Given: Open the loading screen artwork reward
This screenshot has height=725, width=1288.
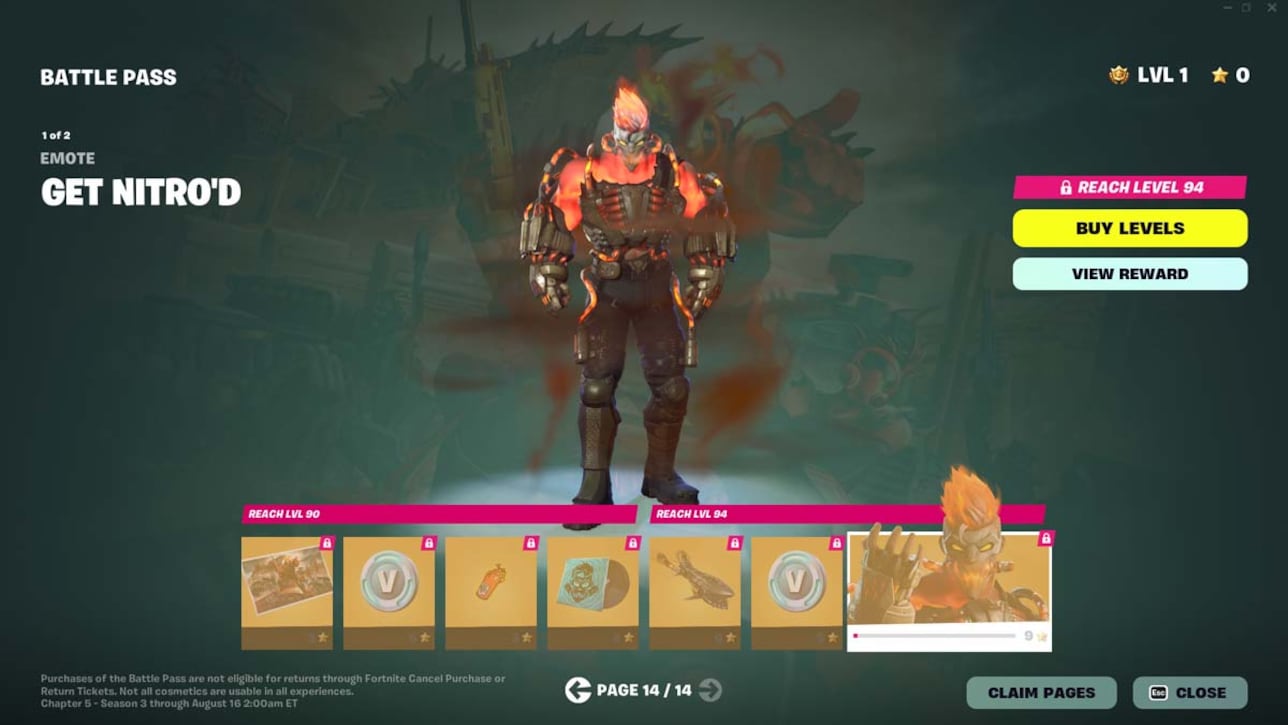Looking at the screenshot, I should [x=287, y=585].
